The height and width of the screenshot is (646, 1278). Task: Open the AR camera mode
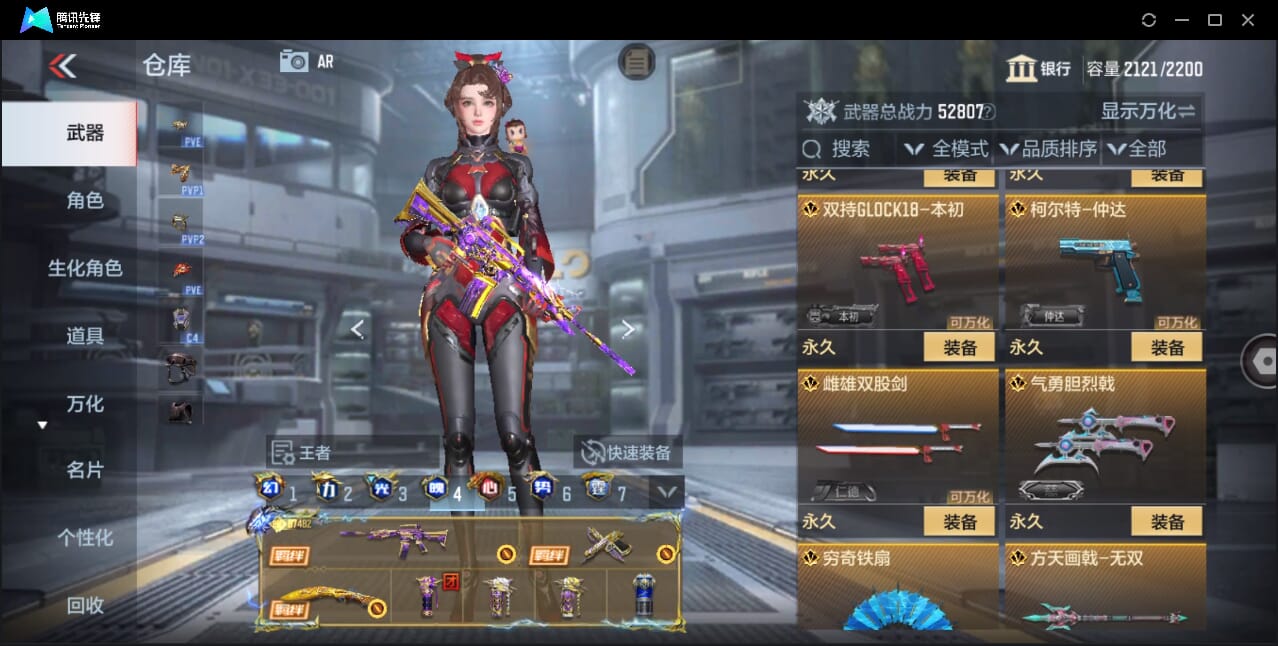pos(306,61)
